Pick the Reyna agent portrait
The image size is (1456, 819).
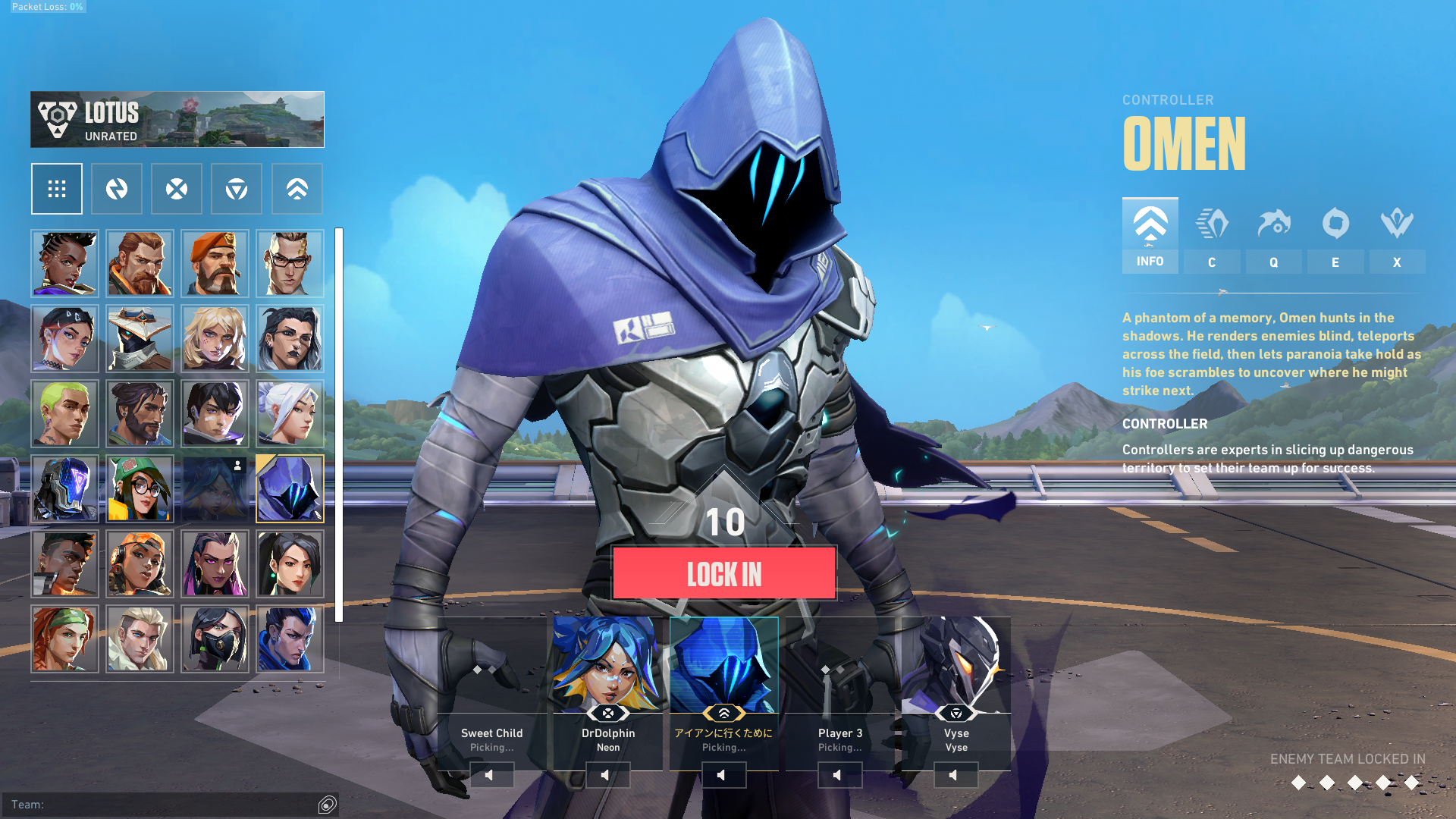point(215,564)
